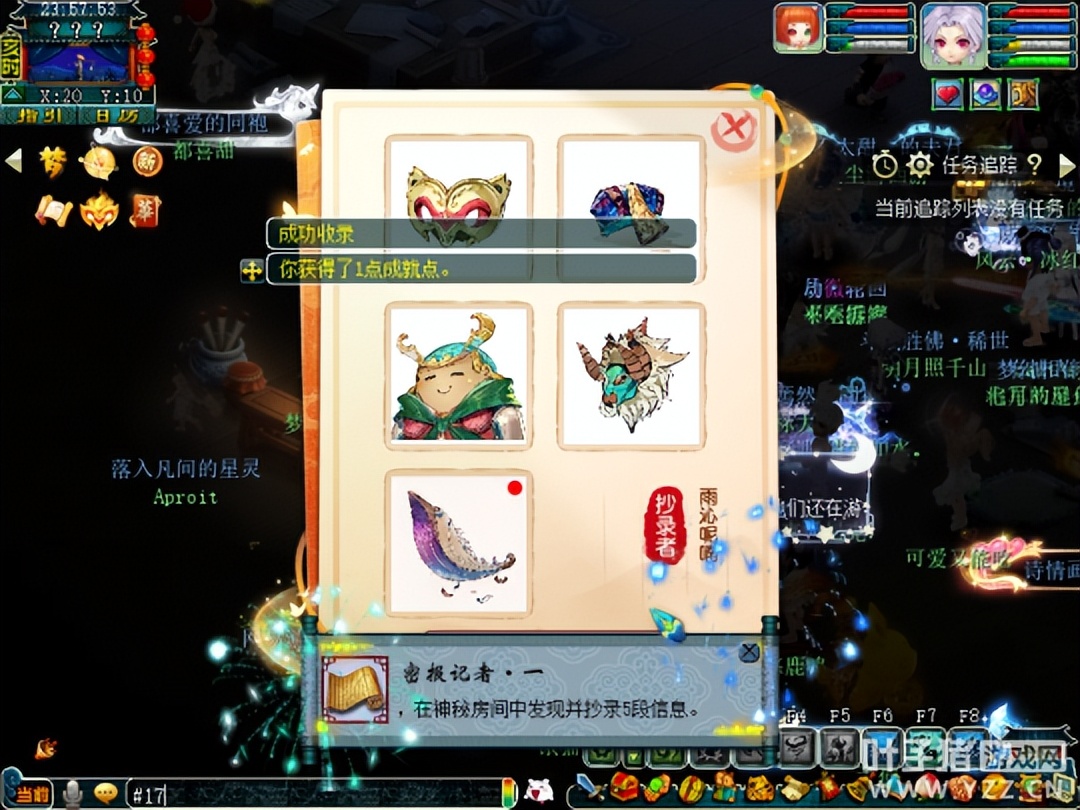Collapse the left icon panel arrow
Image resolution: width=1080 pixels, height=810 pixels.
coord(13,160)
